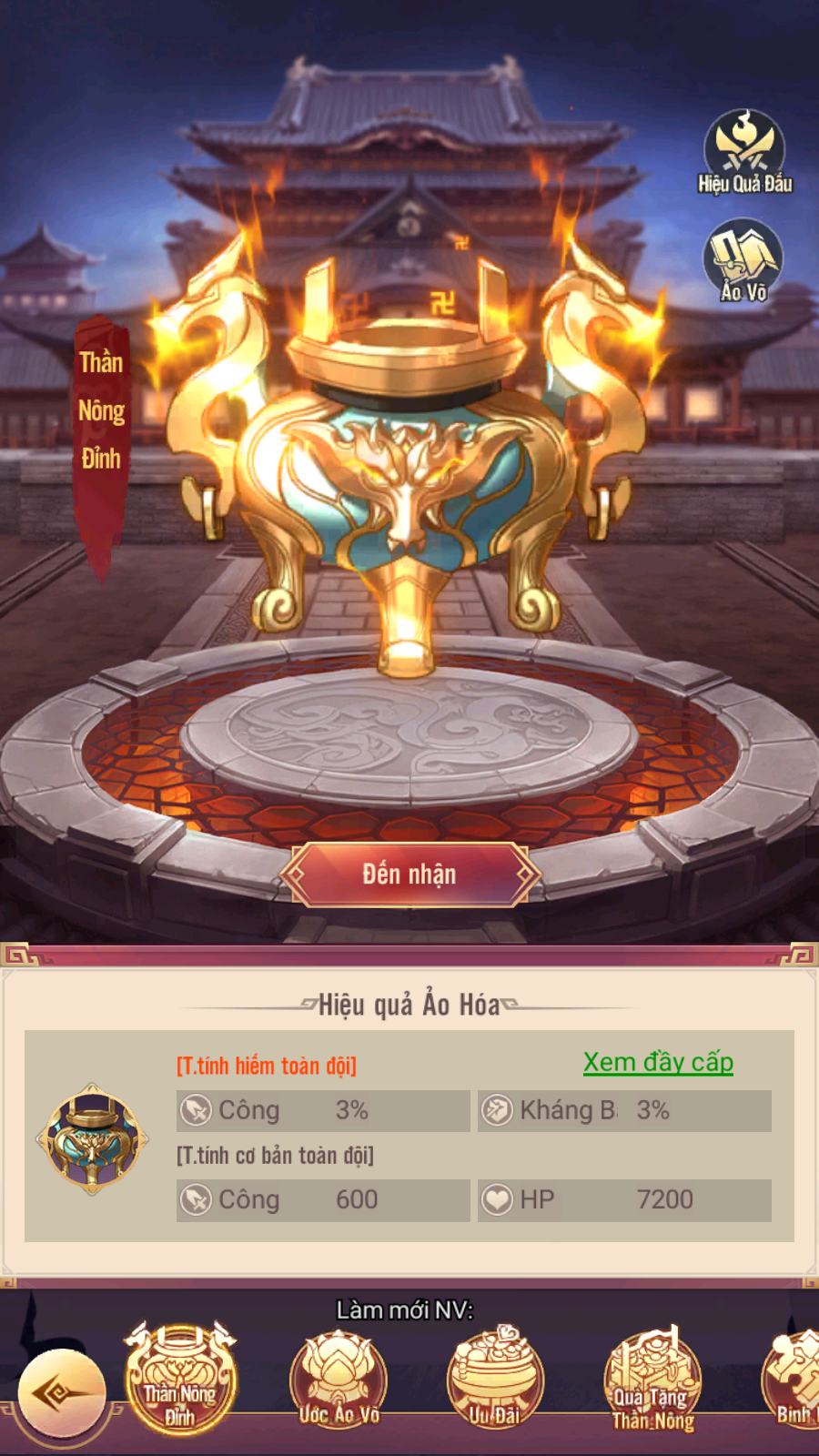The image size is (819, 1456).
Task: Open the Ảo Võ book icon
Action: tap(743, 259)
